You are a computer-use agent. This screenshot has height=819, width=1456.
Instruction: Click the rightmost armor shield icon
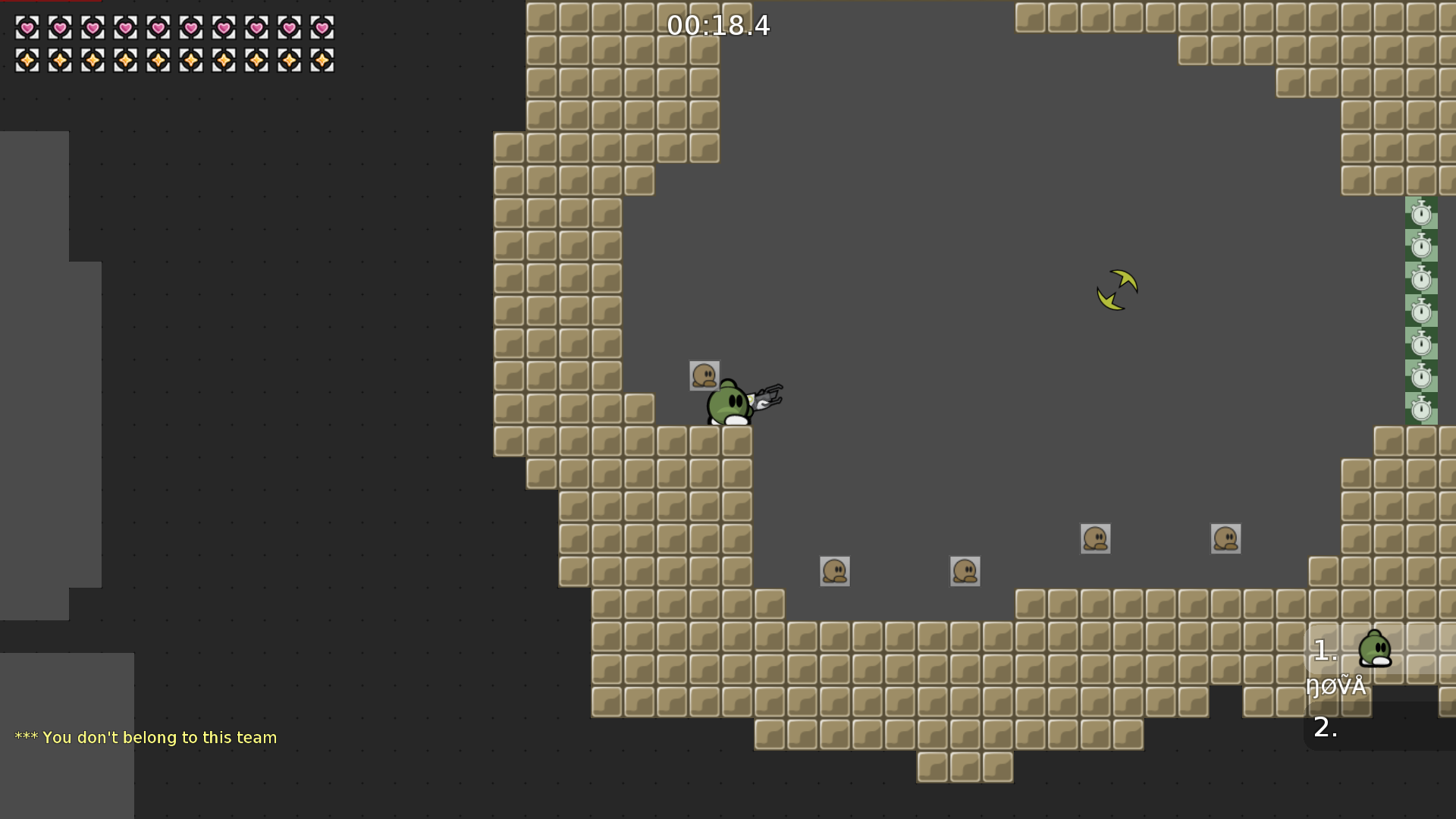(324, 60)
